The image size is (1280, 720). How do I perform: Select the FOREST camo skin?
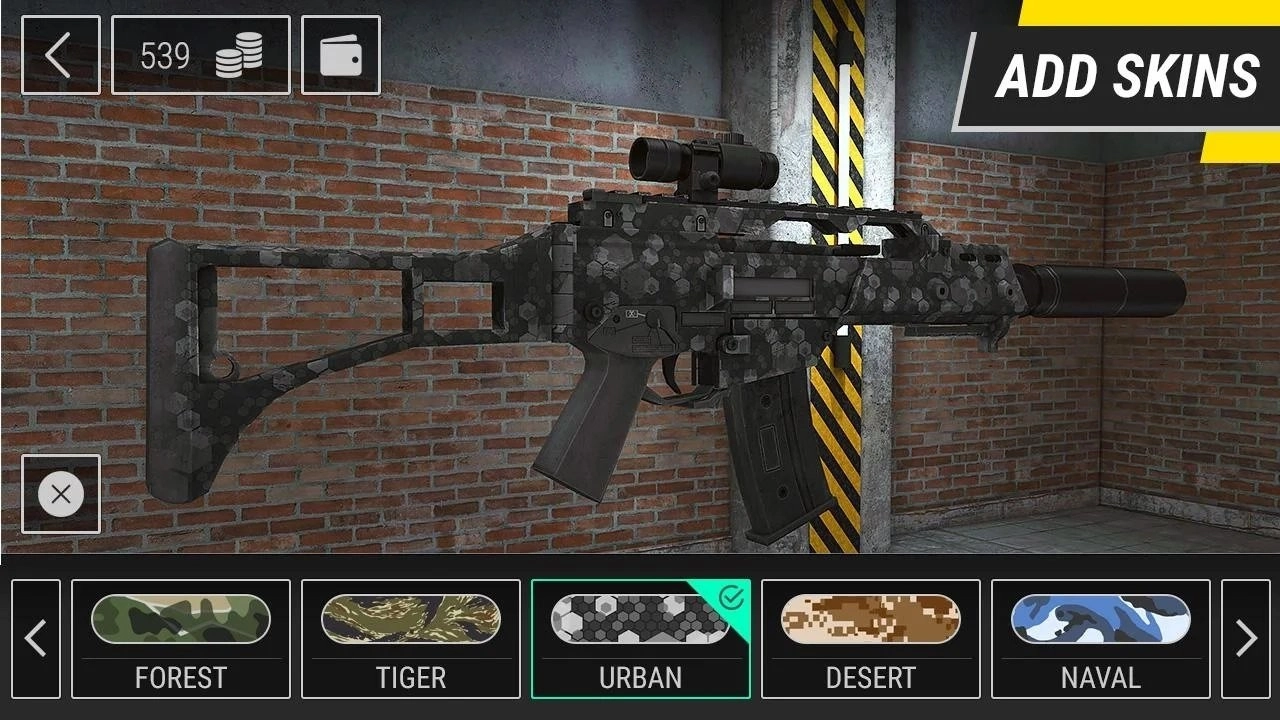(x=180, y=637)
